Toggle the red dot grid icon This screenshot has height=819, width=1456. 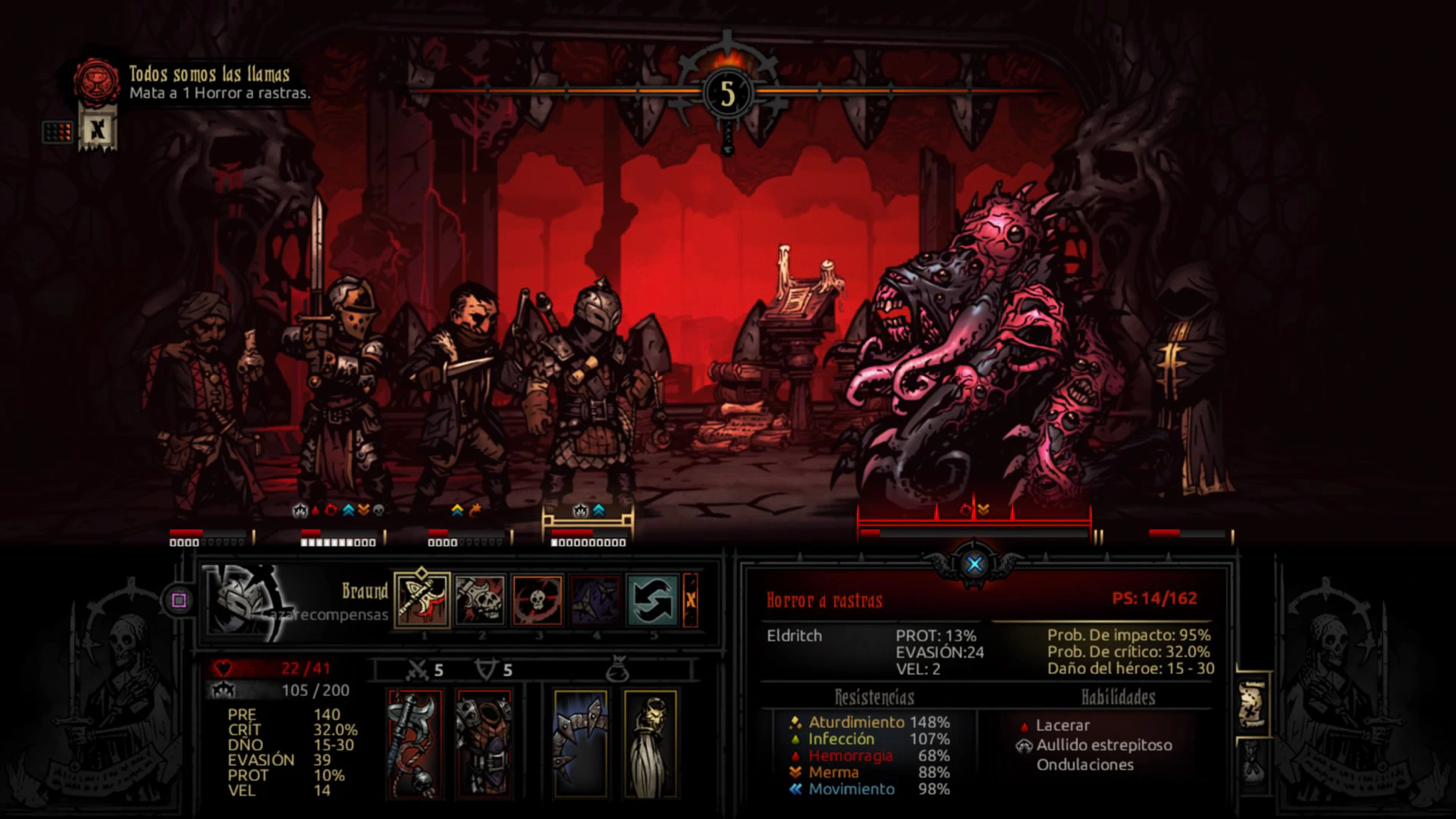pyautogui.click(x=58, y=132)
